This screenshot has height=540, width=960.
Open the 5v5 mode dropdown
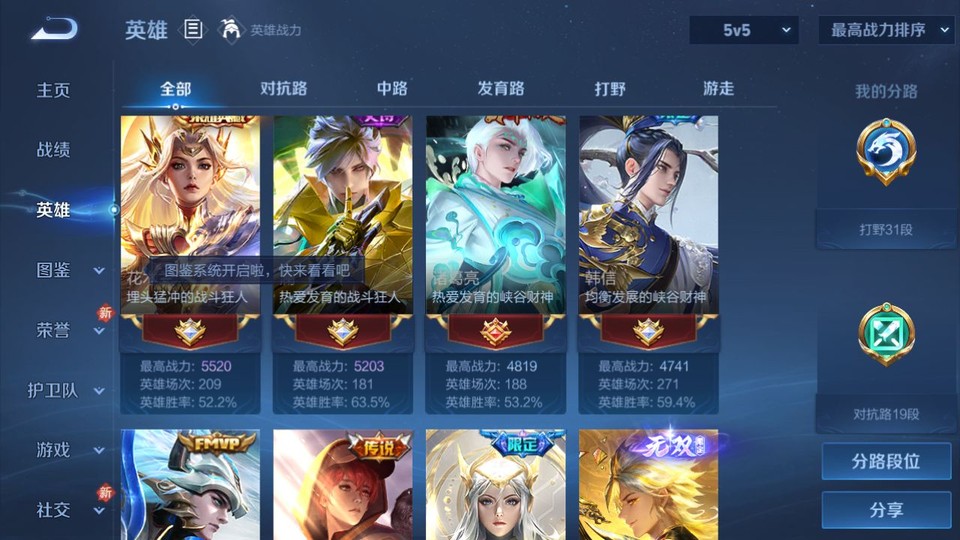tap(744, 30)
